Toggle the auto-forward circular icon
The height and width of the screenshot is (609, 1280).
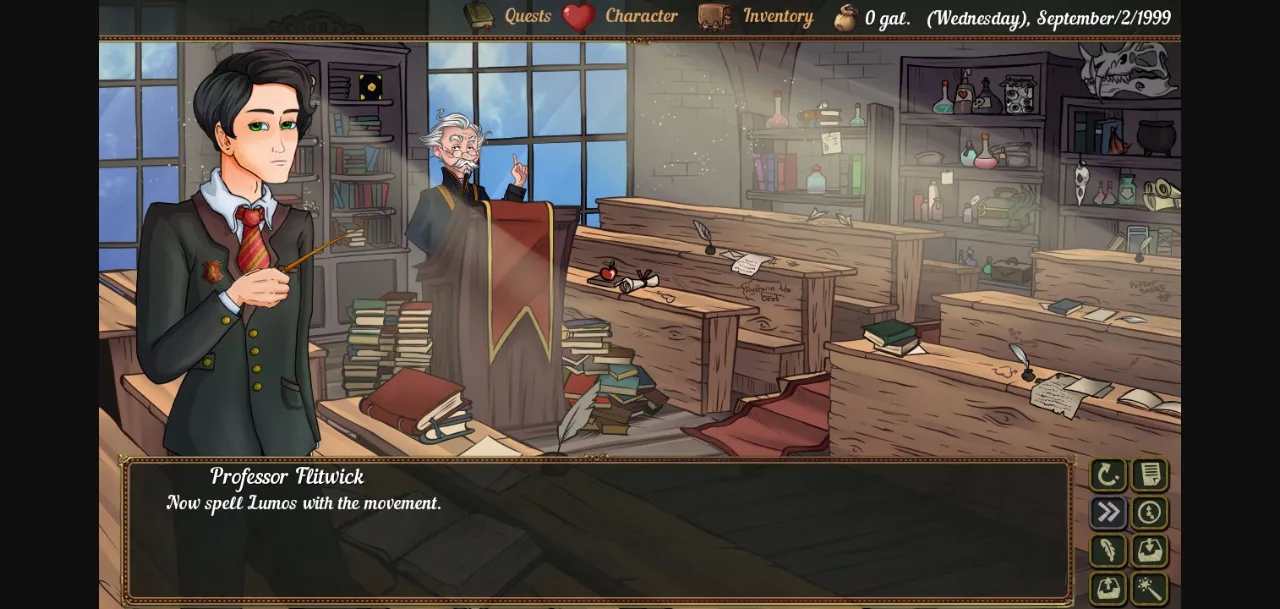pyautogui.click(x=1150, y=513)
